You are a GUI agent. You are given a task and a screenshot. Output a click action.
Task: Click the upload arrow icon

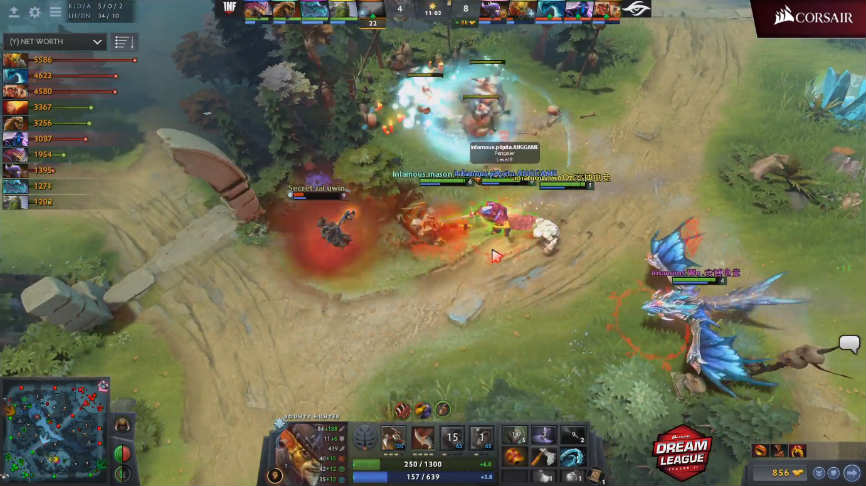(14, 12)
